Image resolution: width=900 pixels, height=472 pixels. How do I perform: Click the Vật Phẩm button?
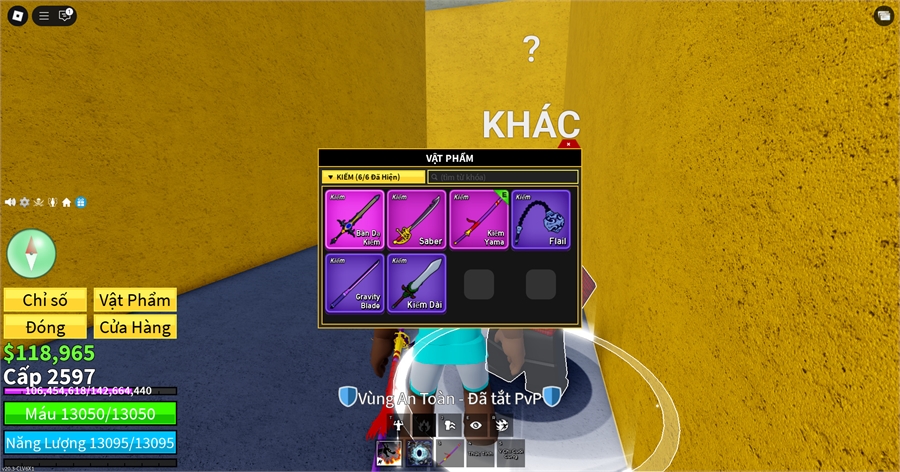pos(135,300)
